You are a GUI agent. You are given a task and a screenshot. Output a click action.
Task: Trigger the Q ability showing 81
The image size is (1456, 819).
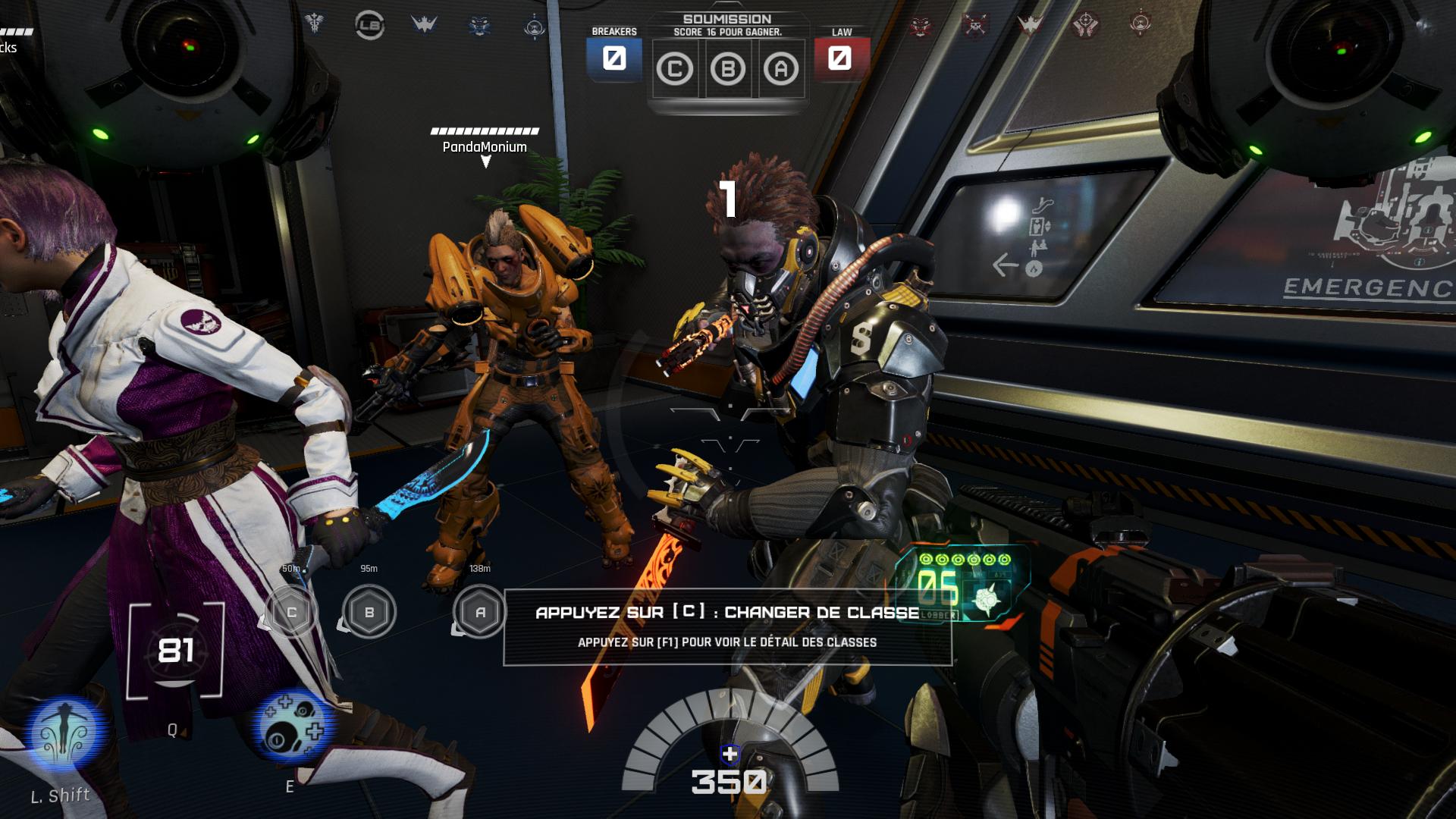click(x=175, y=651)
